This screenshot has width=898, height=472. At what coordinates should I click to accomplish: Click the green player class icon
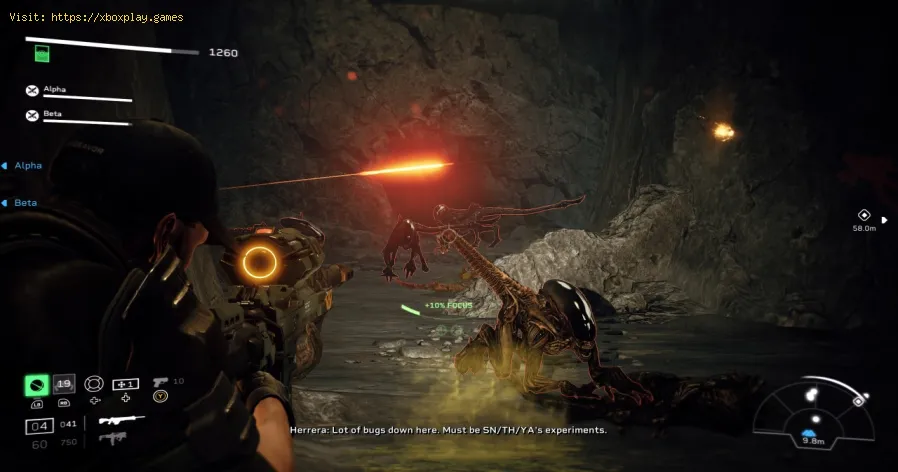click(41, 55)
